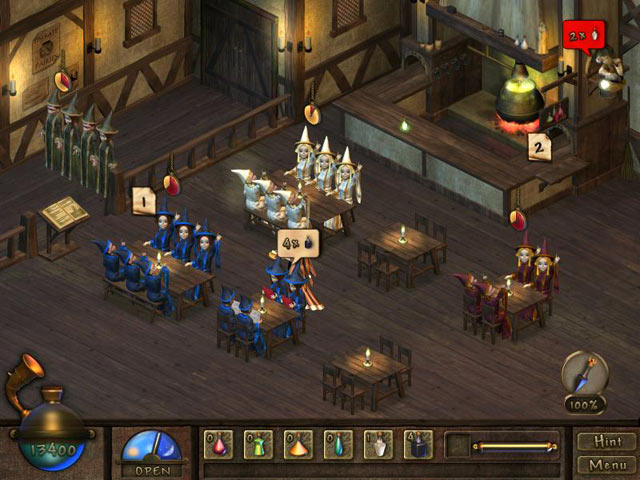Click the red 2x order bubble
This screenshot has width=640, height=480.
[x=579, y=36]
